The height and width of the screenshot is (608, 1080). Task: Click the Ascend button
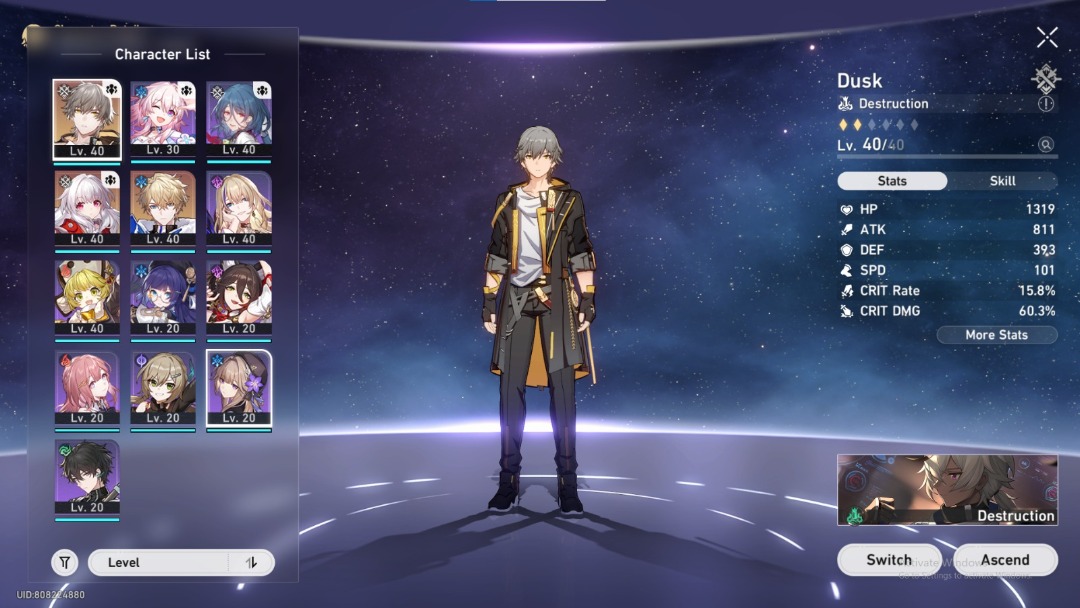point(1004,560)
